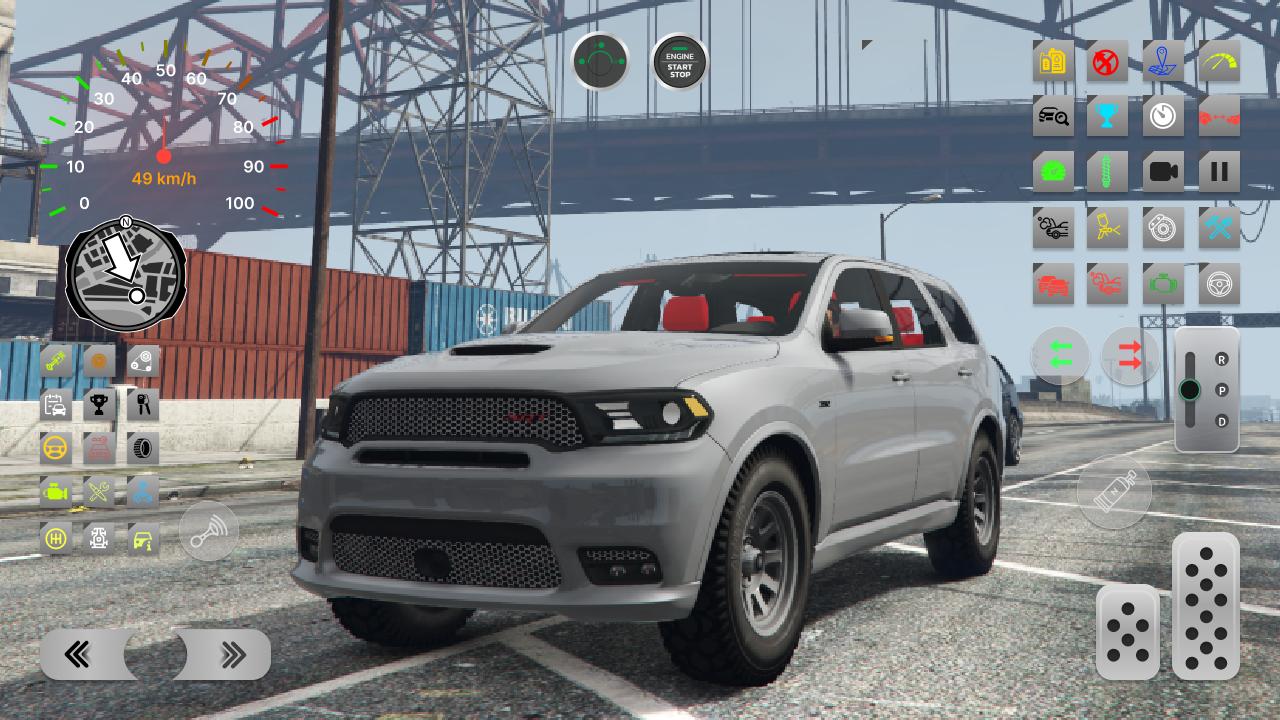Steer right with the double-chevron arrow
Screen dimensions: 1280x720
(232, 655)
